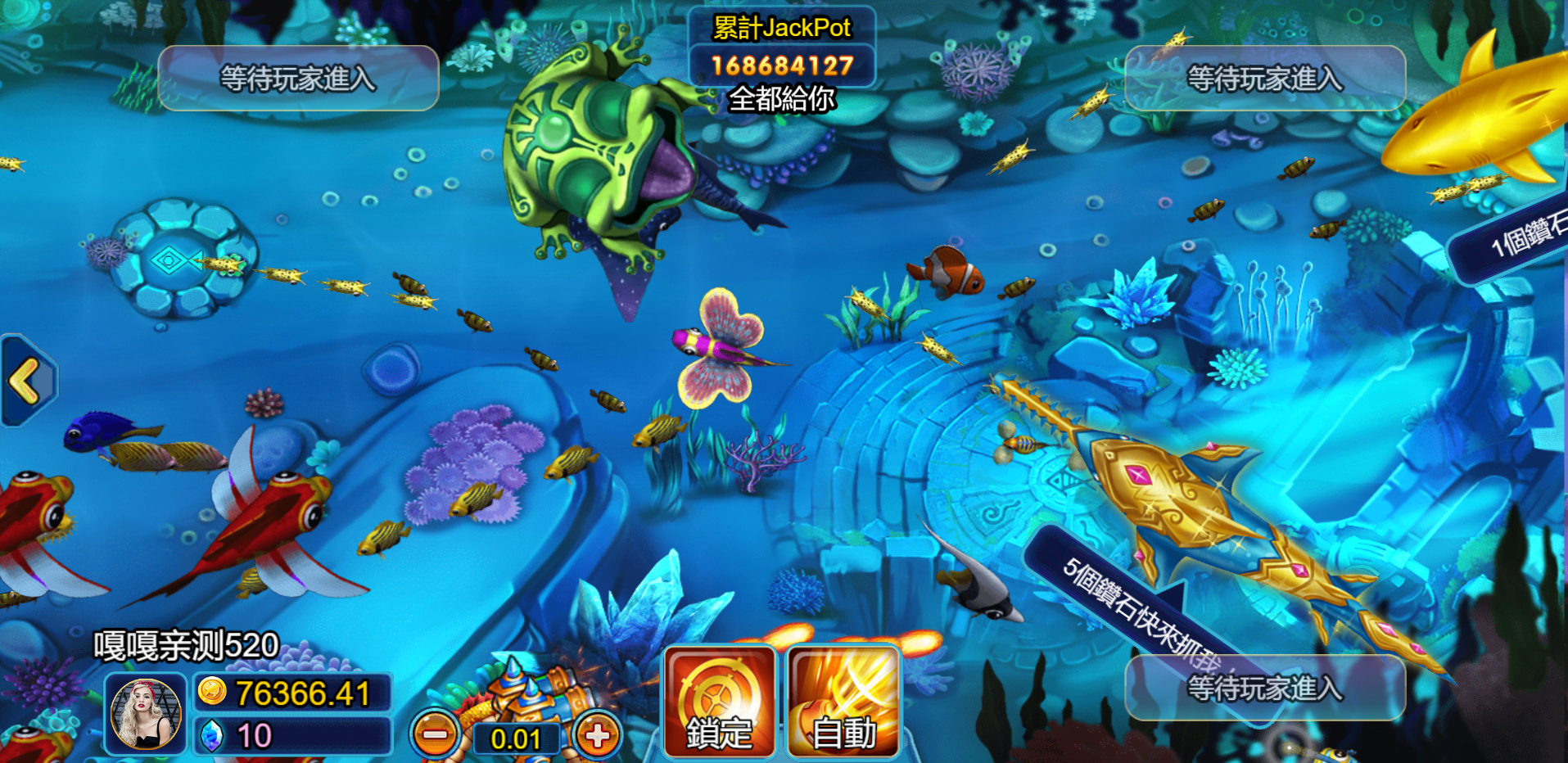
Task: Click the blue diamond count bar
Action: 293,736
